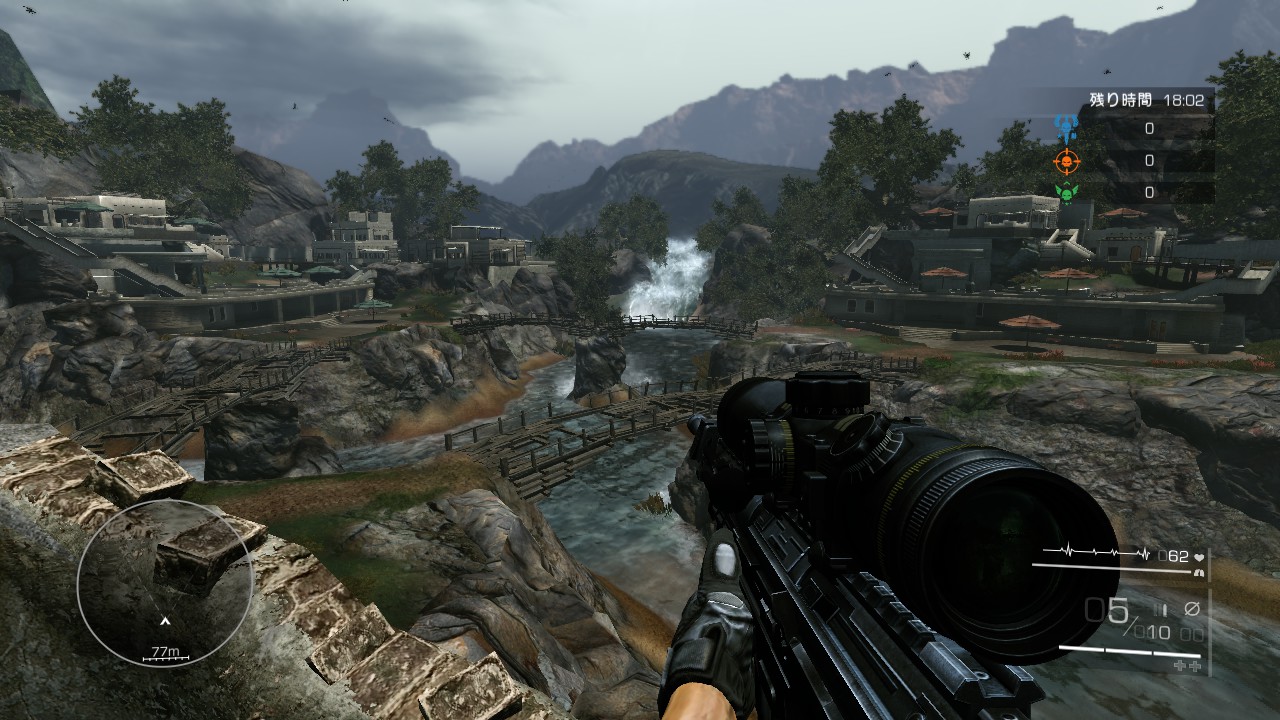Screen dimensions: 1280x720
Task: Click the heart rate heart icon
Action: (x=1198, y=556)
